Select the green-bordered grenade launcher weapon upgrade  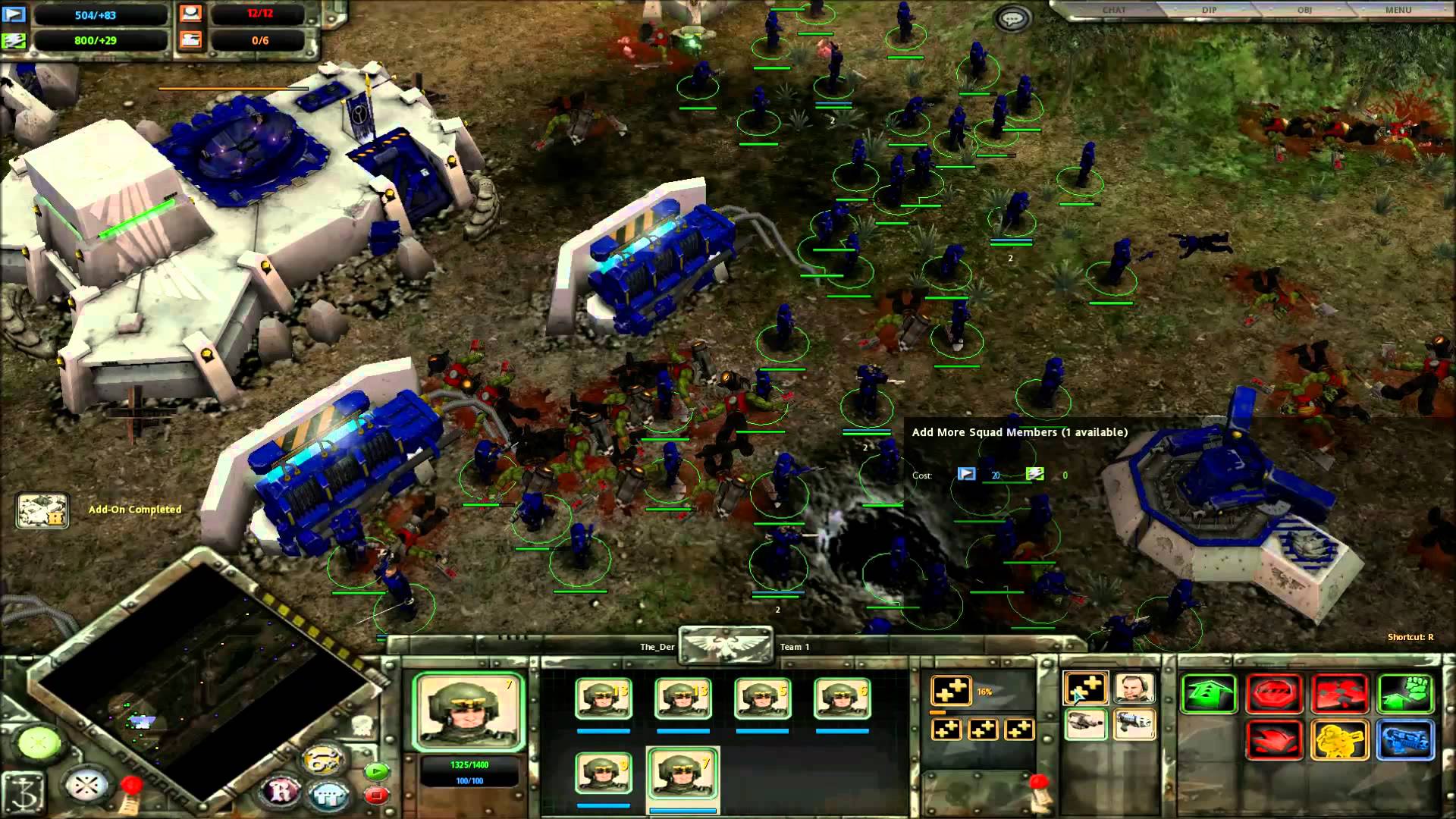pos(1085,724)
